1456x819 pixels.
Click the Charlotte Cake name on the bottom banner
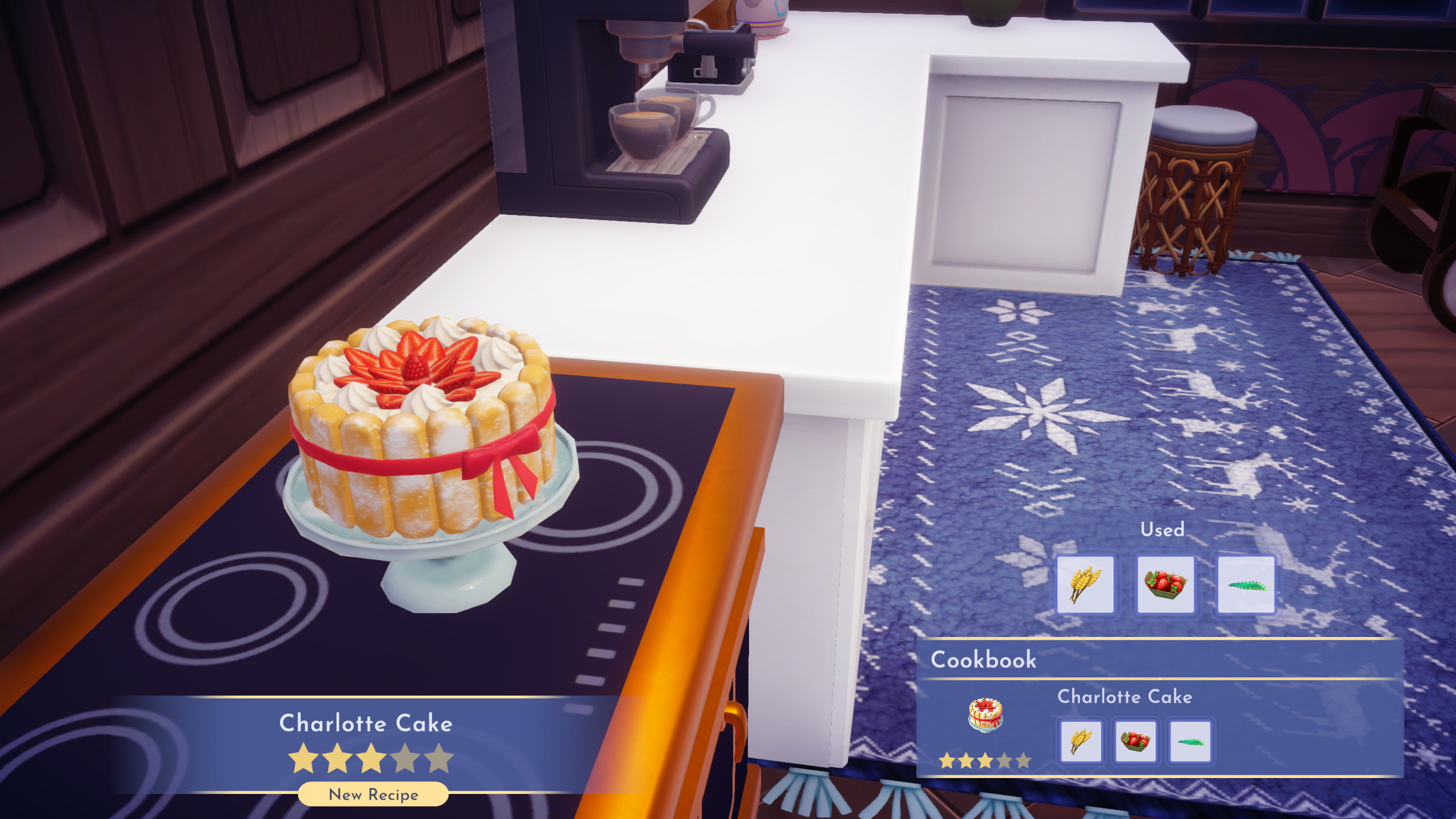(366, 723)
